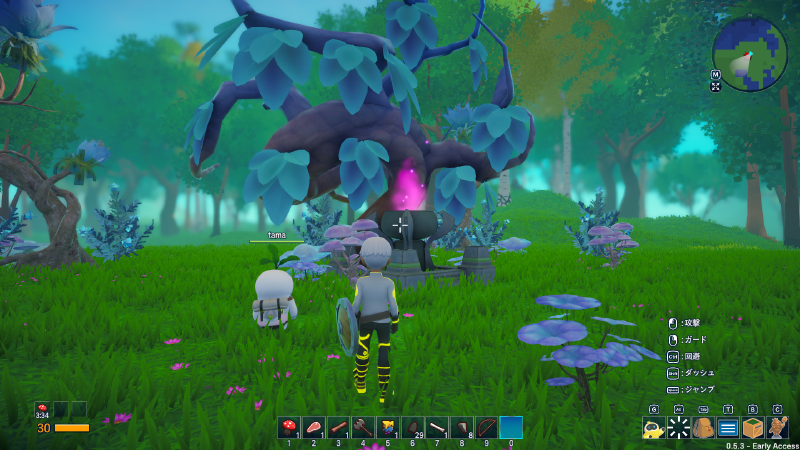Click the expand arrows icon below minimap
This screenshot has height=450, width=800.
tap(717, 87)
